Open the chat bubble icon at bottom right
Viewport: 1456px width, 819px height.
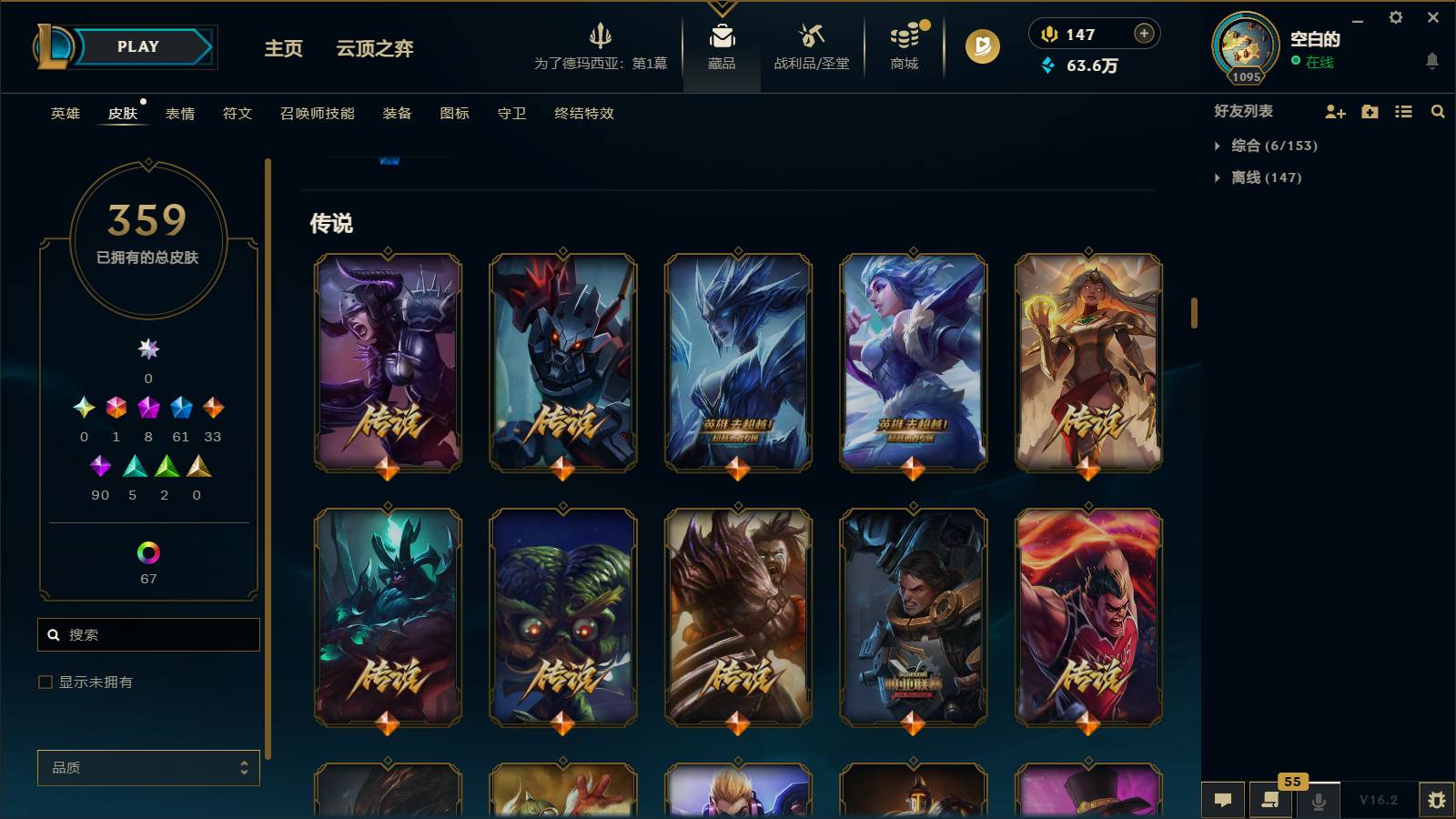(1224, 800)
